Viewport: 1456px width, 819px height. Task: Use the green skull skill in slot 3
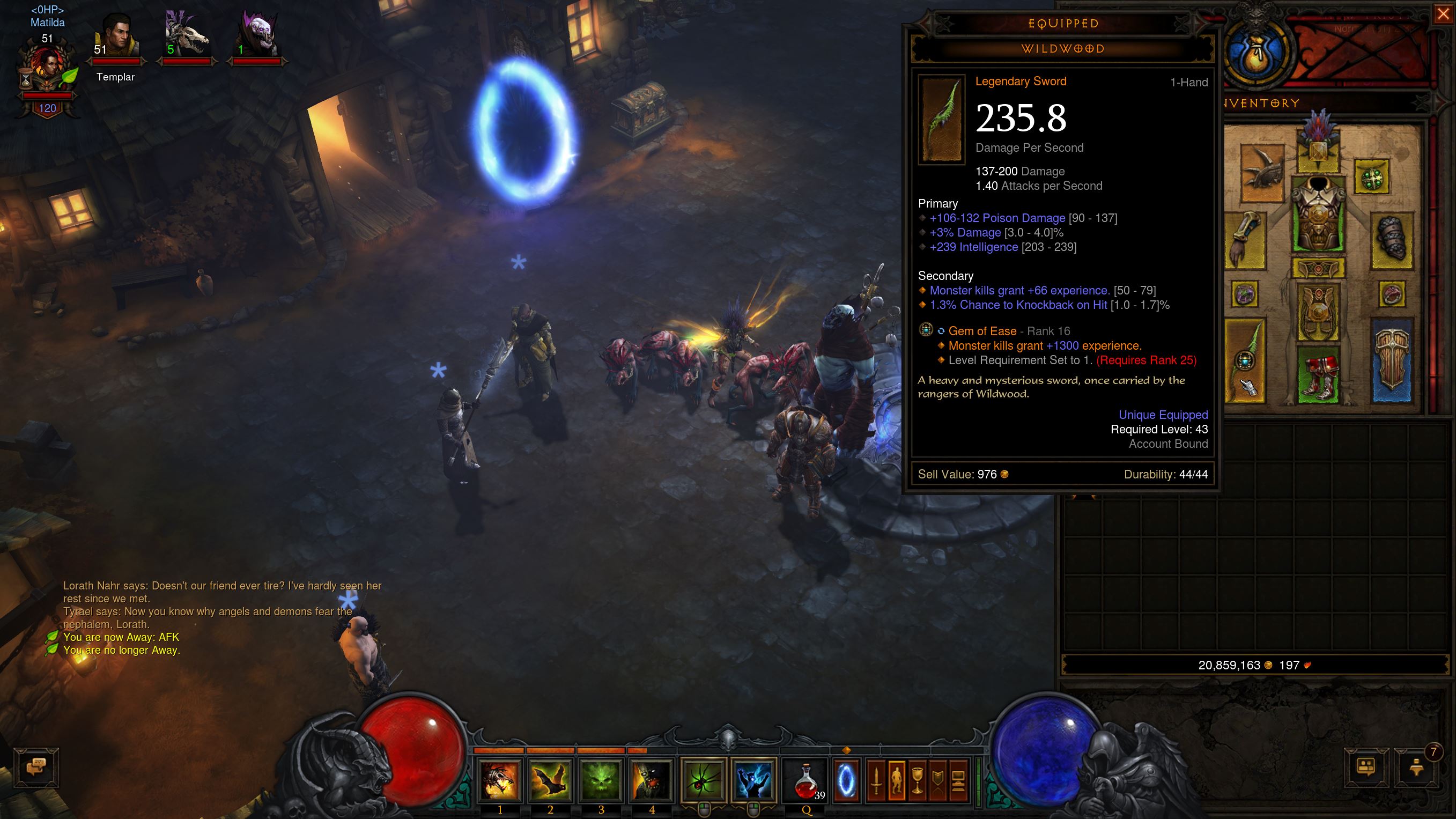pos(601,780)
